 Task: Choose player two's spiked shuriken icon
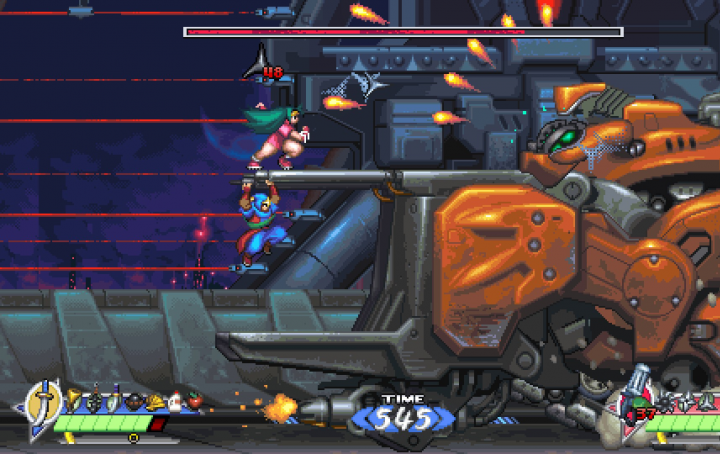[x=665, y=401]
